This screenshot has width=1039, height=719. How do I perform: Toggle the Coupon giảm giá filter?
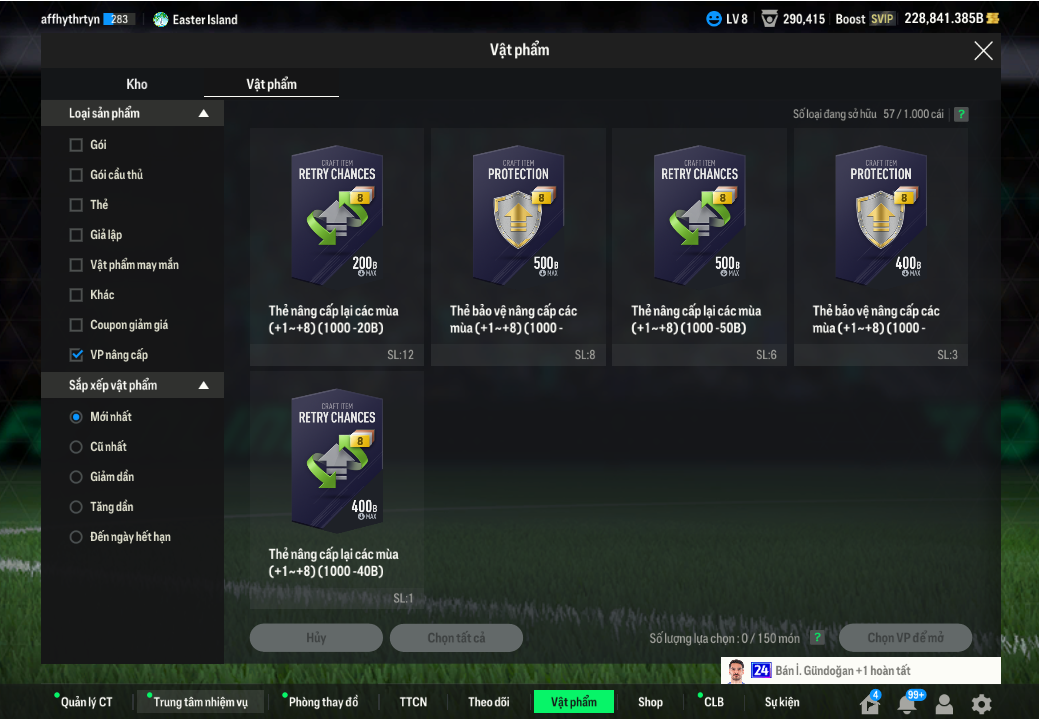[x=76, y=325]
